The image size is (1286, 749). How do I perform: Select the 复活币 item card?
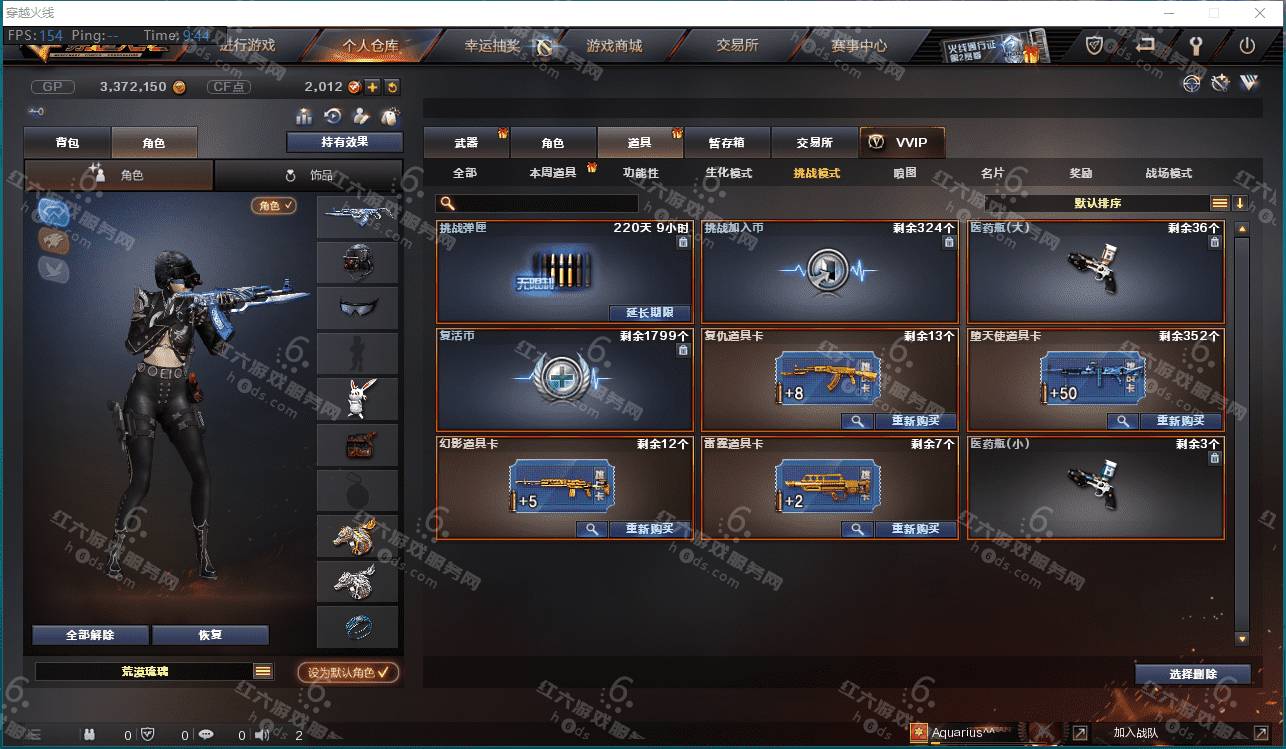click(x=564, y=380)
